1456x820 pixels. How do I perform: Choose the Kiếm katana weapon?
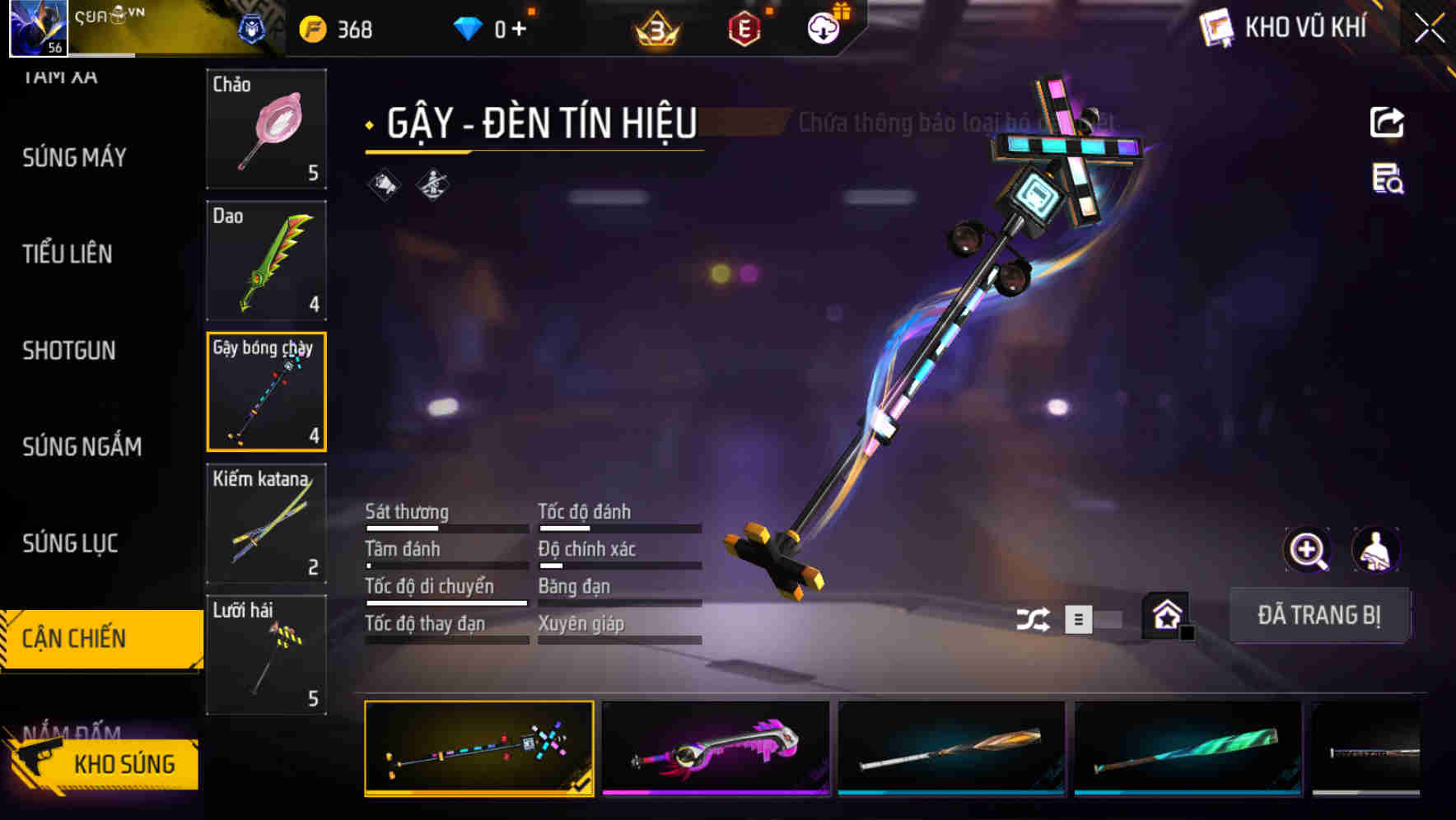266,524
